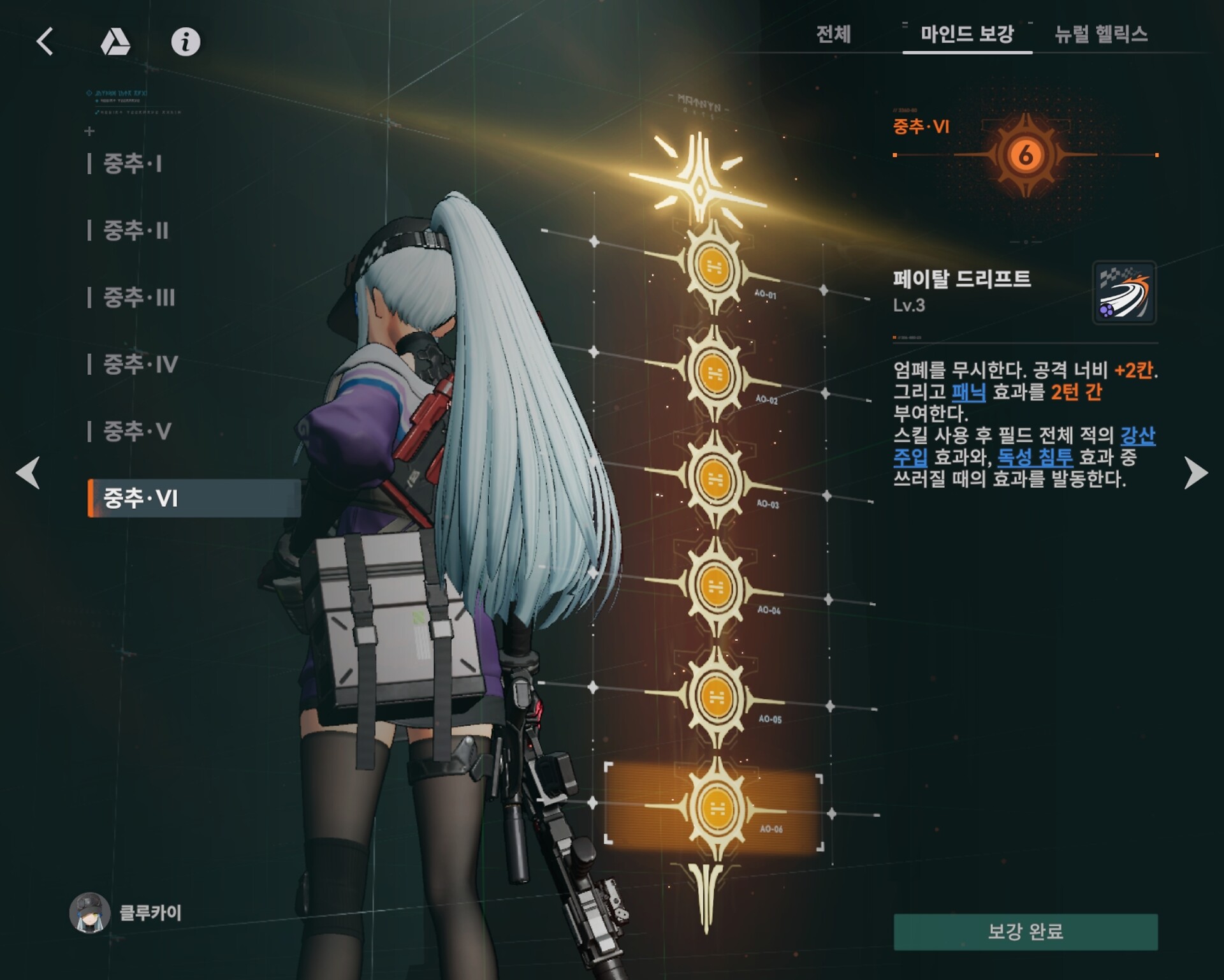Viewport: 1224px width, 980px height.
Task: Switch to the previous character
Action: pos(28,472)
